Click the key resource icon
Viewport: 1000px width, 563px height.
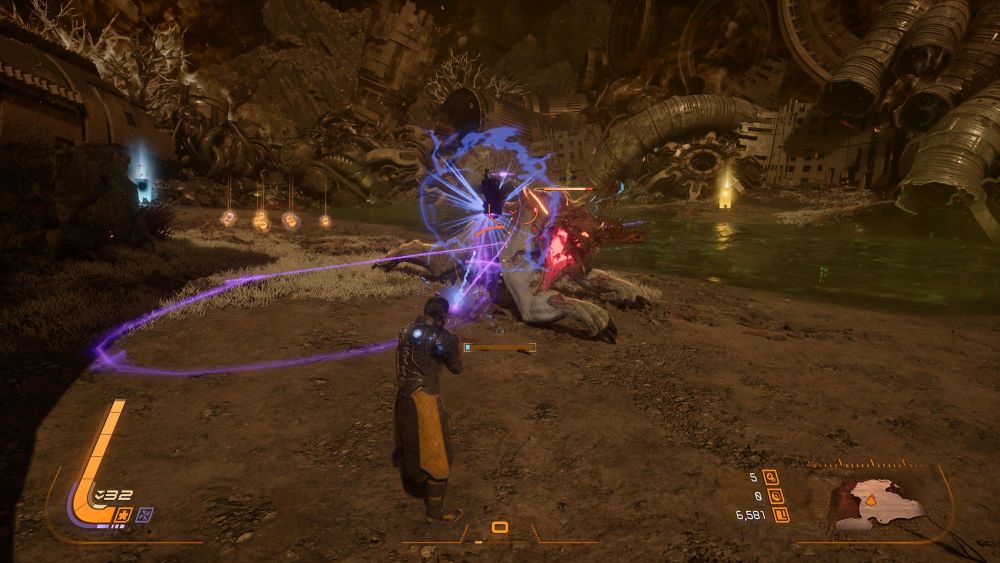click(x=770, y=477)
